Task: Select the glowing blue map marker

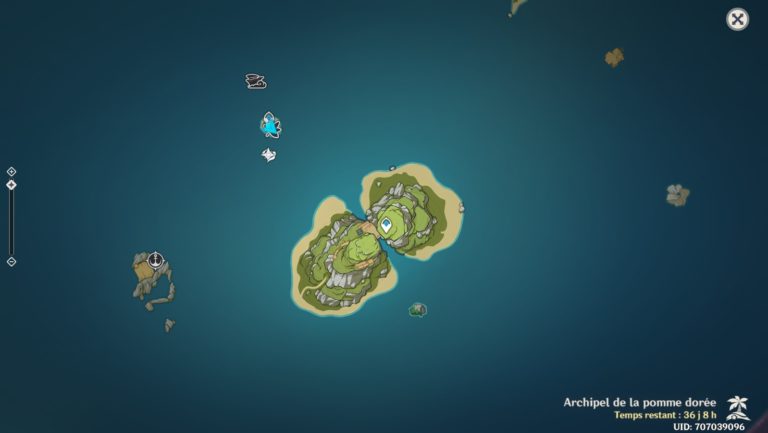Action: pos(270,125)
